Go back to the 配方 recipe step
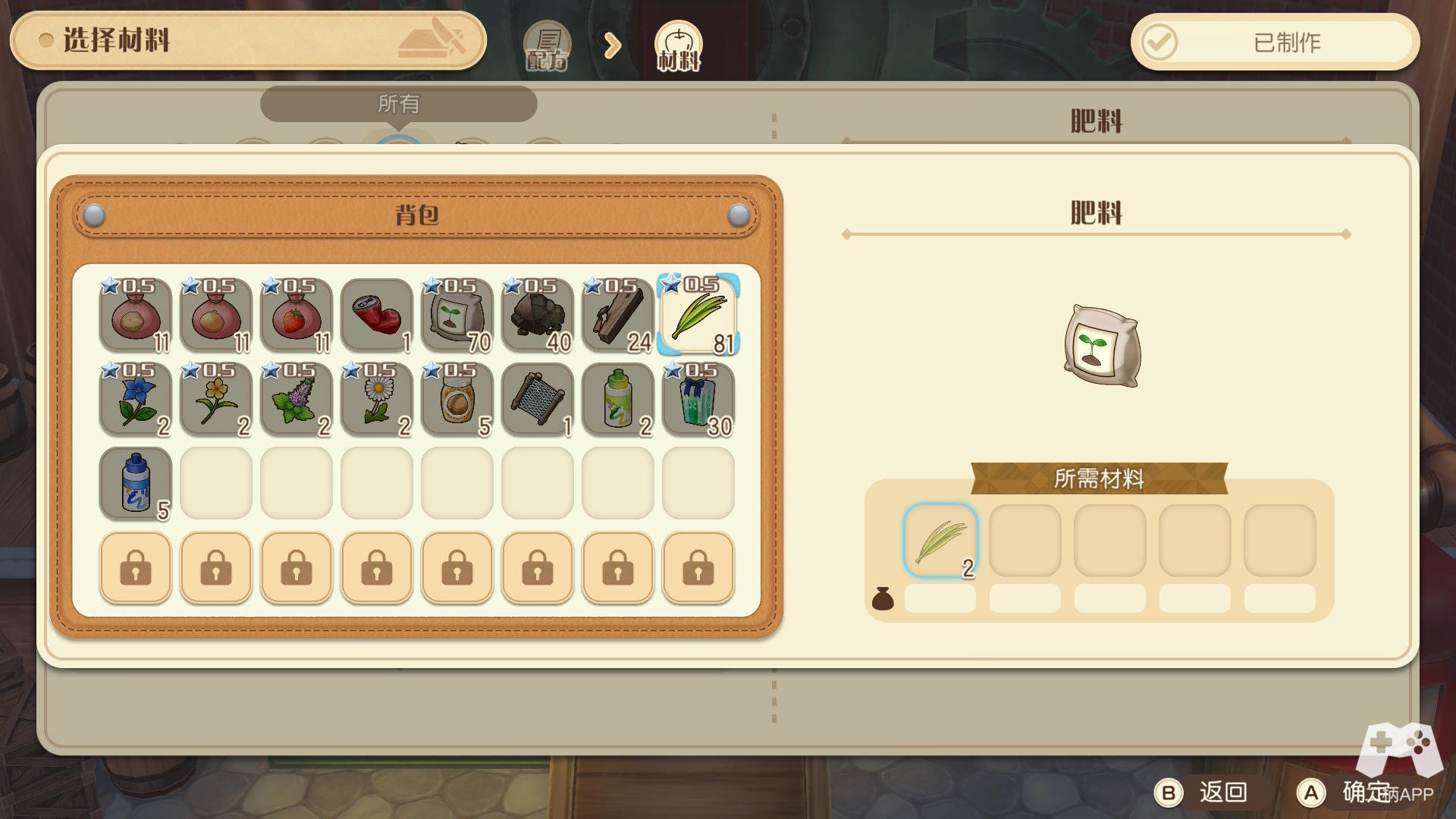Viewport: 1456px width, 819px height. pos(547,45)
